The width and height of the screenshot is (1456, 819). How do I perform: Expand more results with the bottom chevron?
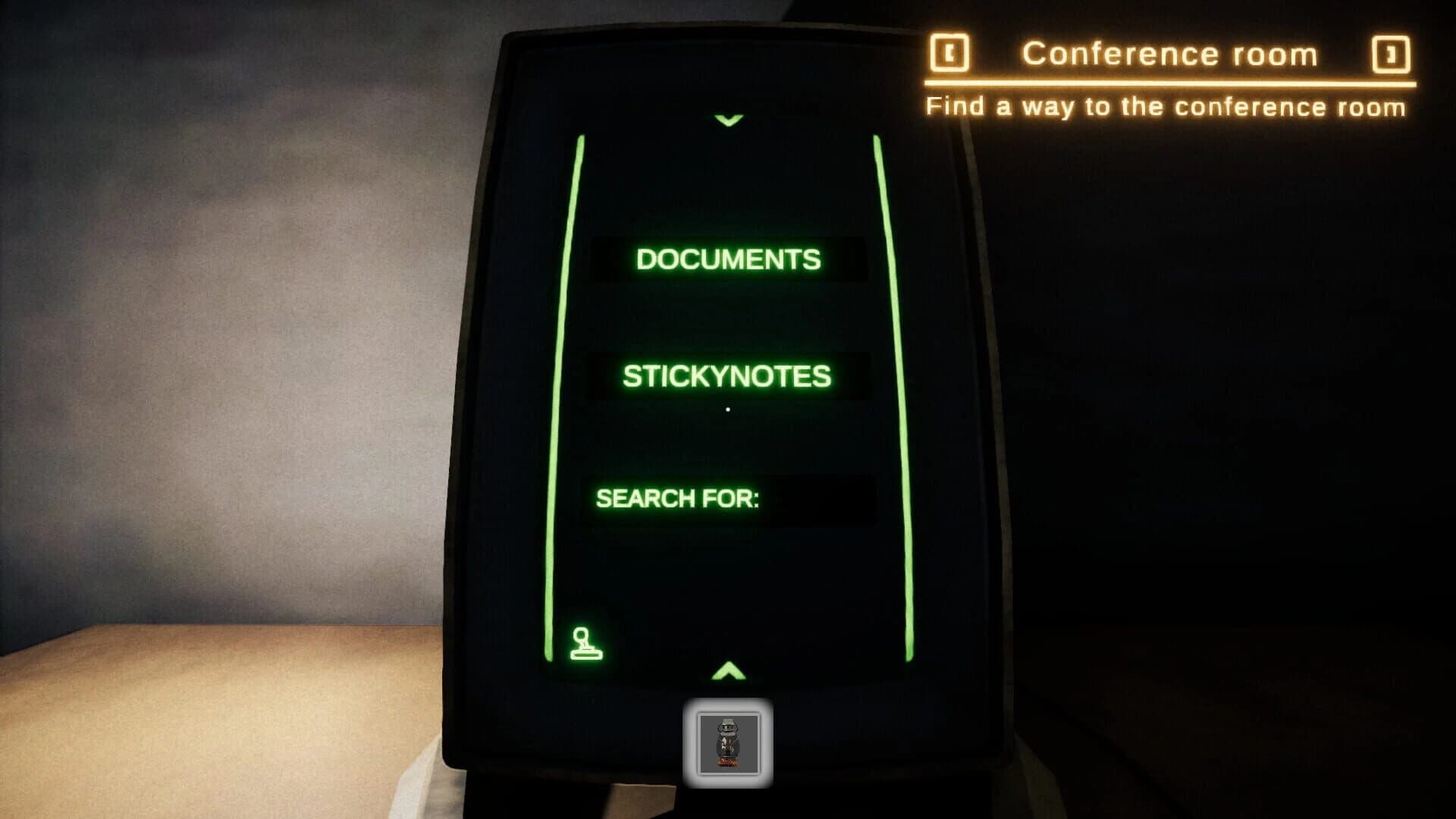click(729, 670)
